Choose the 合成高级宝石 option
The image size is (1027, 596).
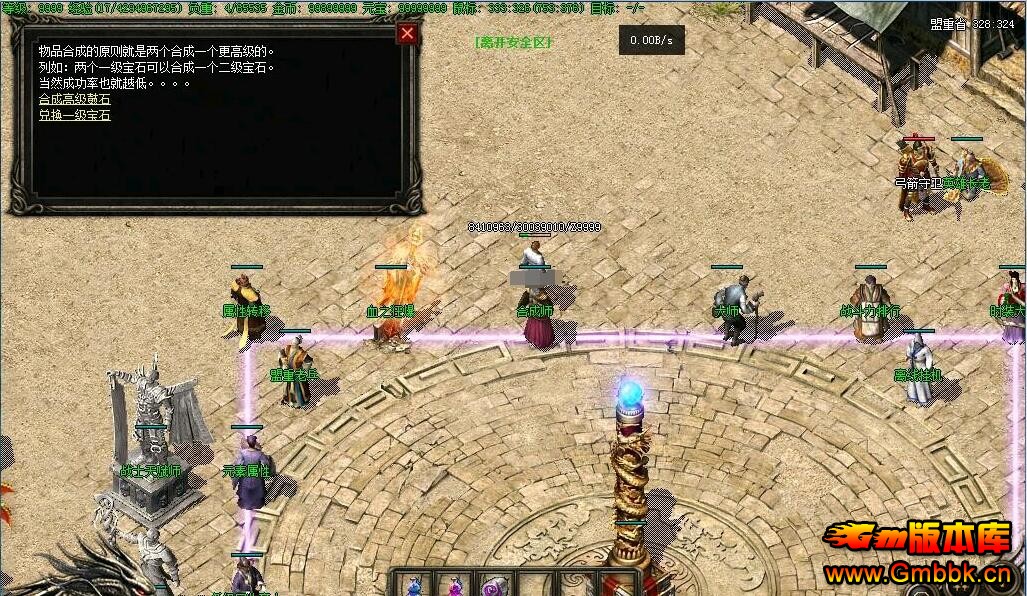(x=75, y=99)
